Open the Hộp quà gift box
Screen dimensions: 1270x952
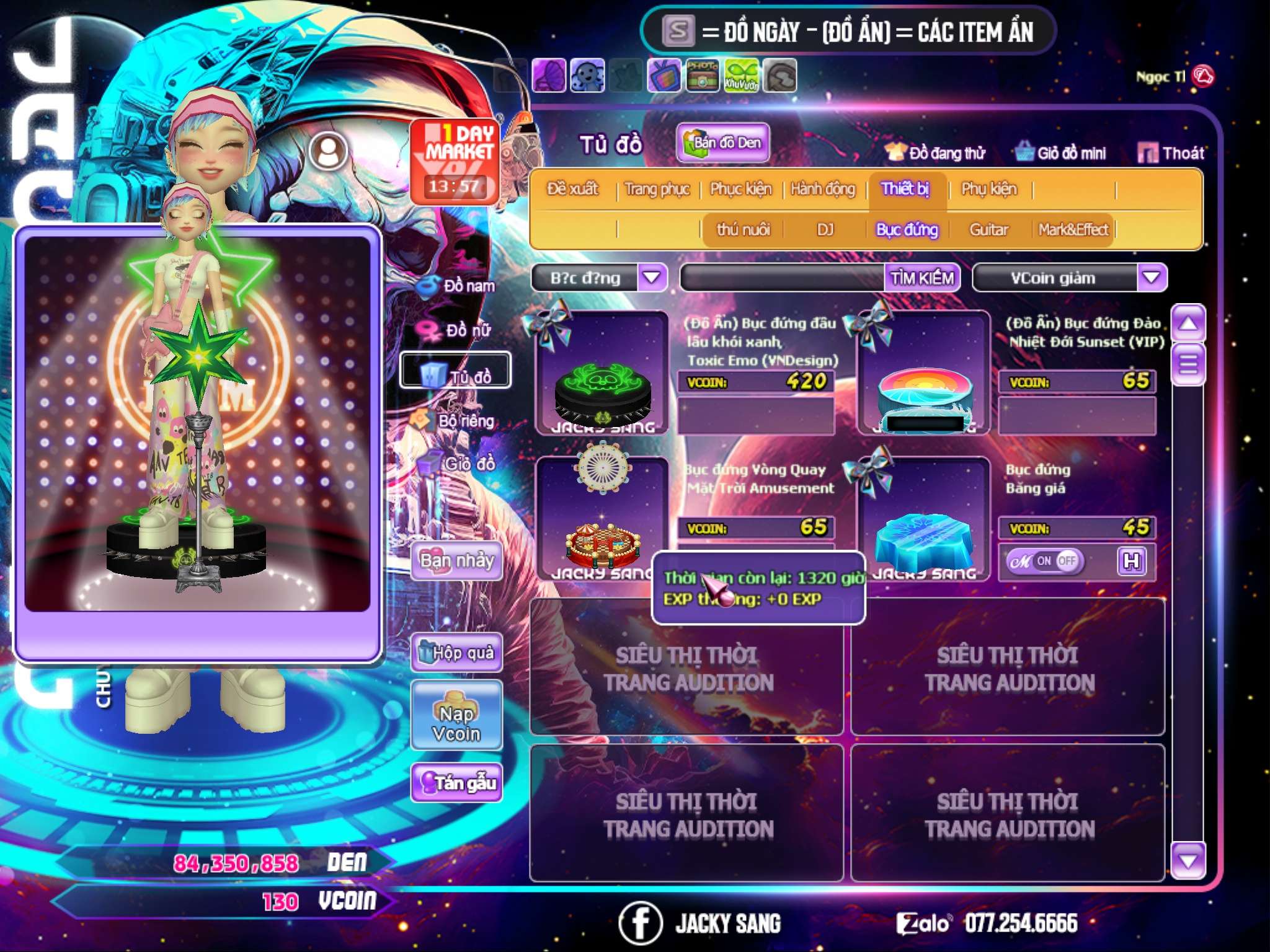[x=457, y=652]
